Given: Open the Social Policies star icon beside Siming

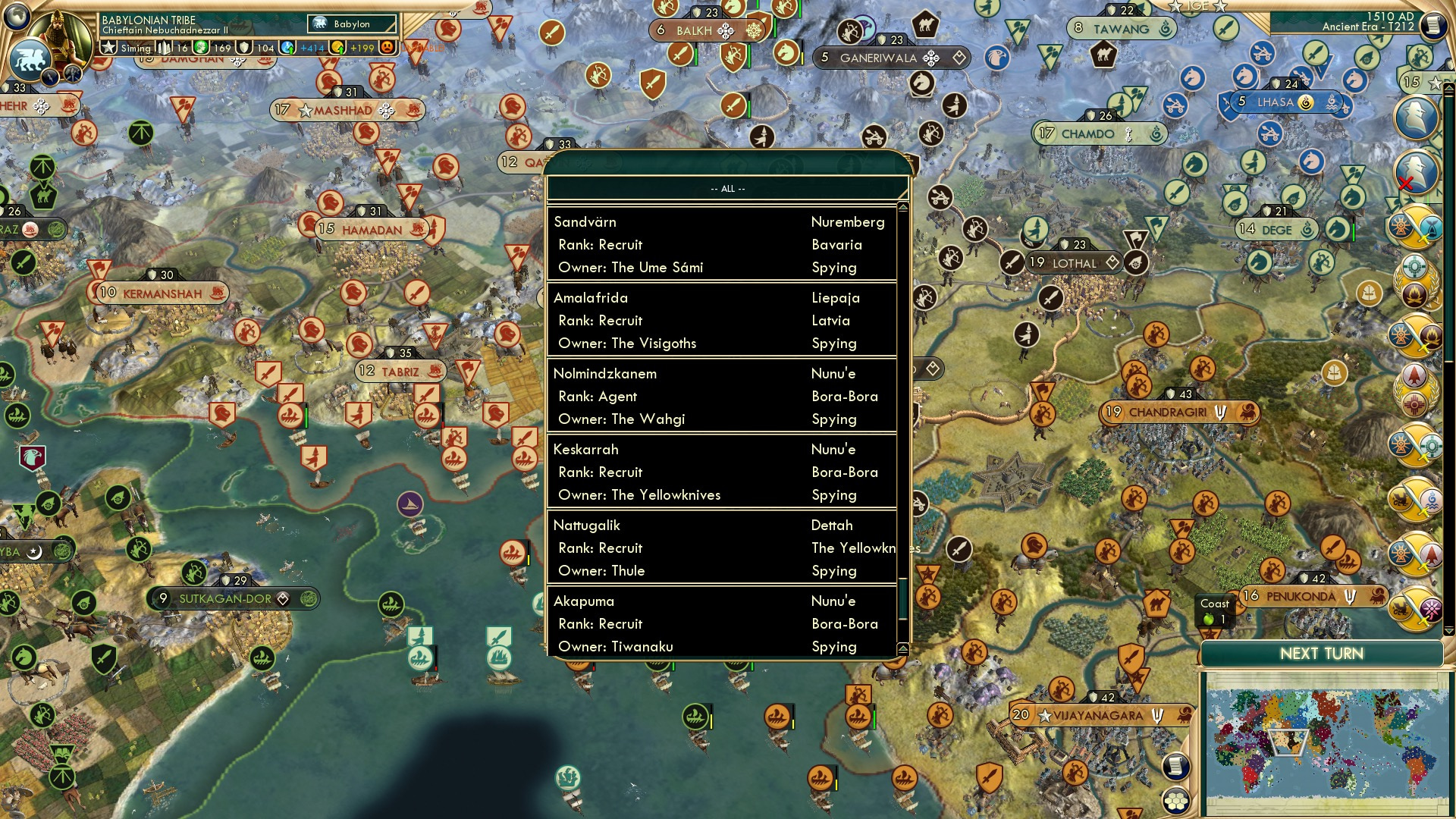Looking at the screenshot, I should (x=109, y=47).
